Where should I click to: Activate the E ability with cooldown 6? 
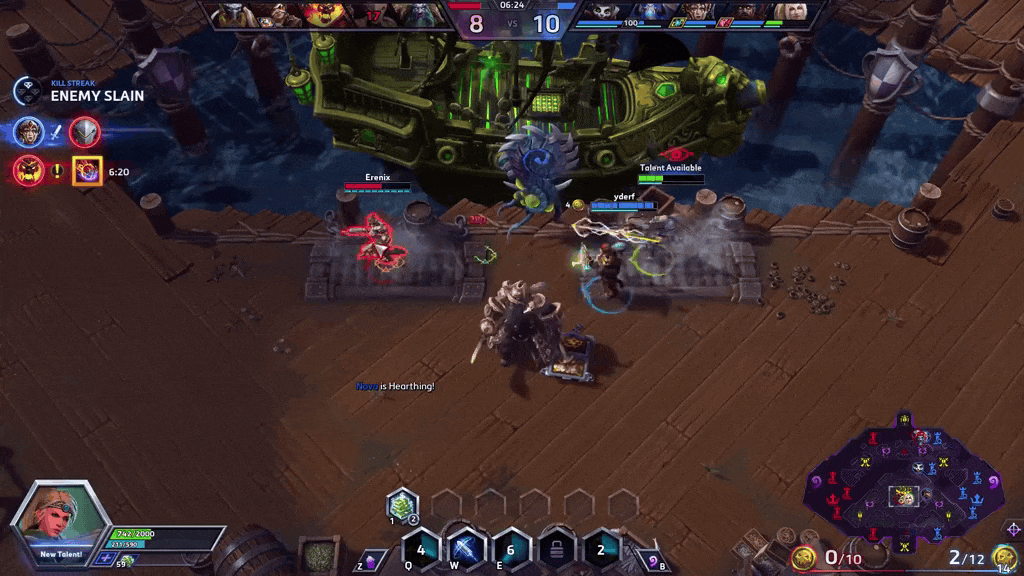[x=510, y=550]
